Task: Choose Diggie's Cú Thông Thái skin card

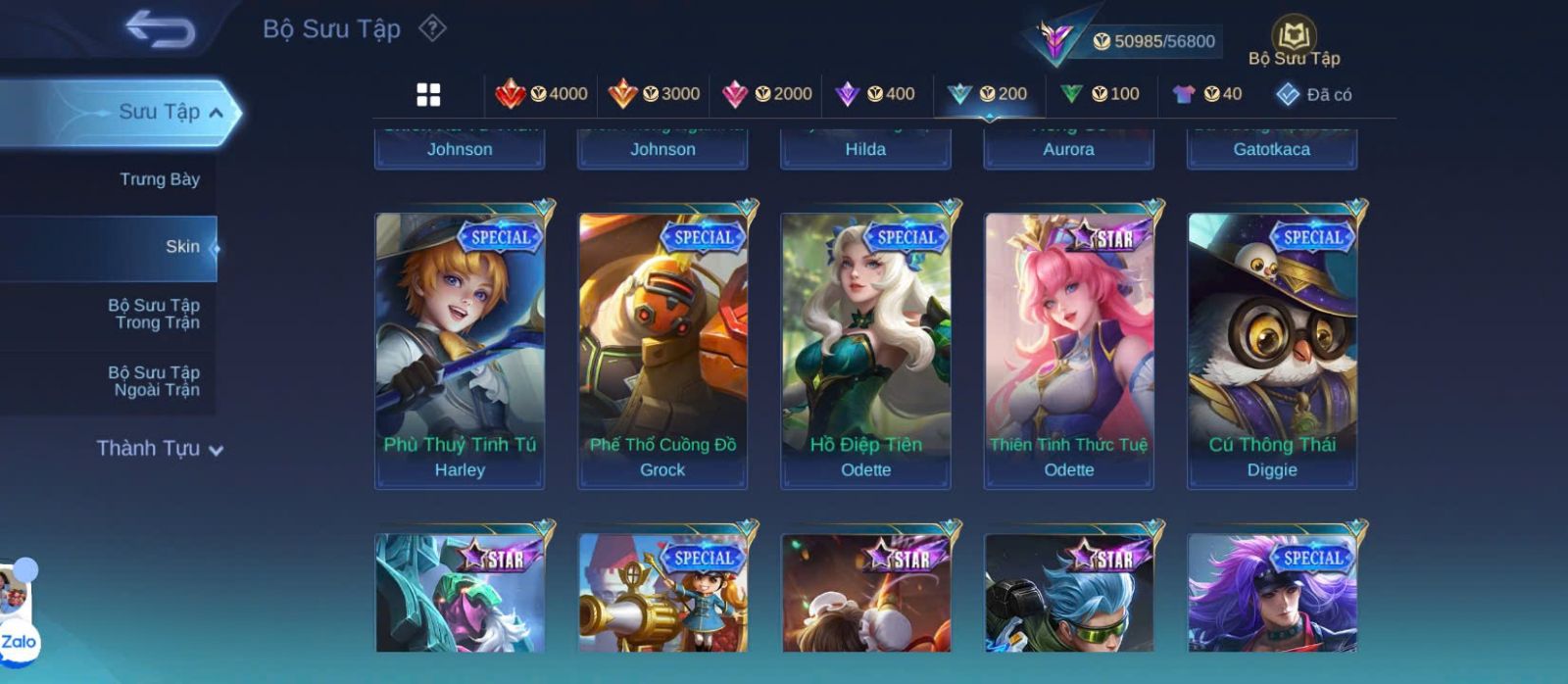Action: (x=1272, y=350)
